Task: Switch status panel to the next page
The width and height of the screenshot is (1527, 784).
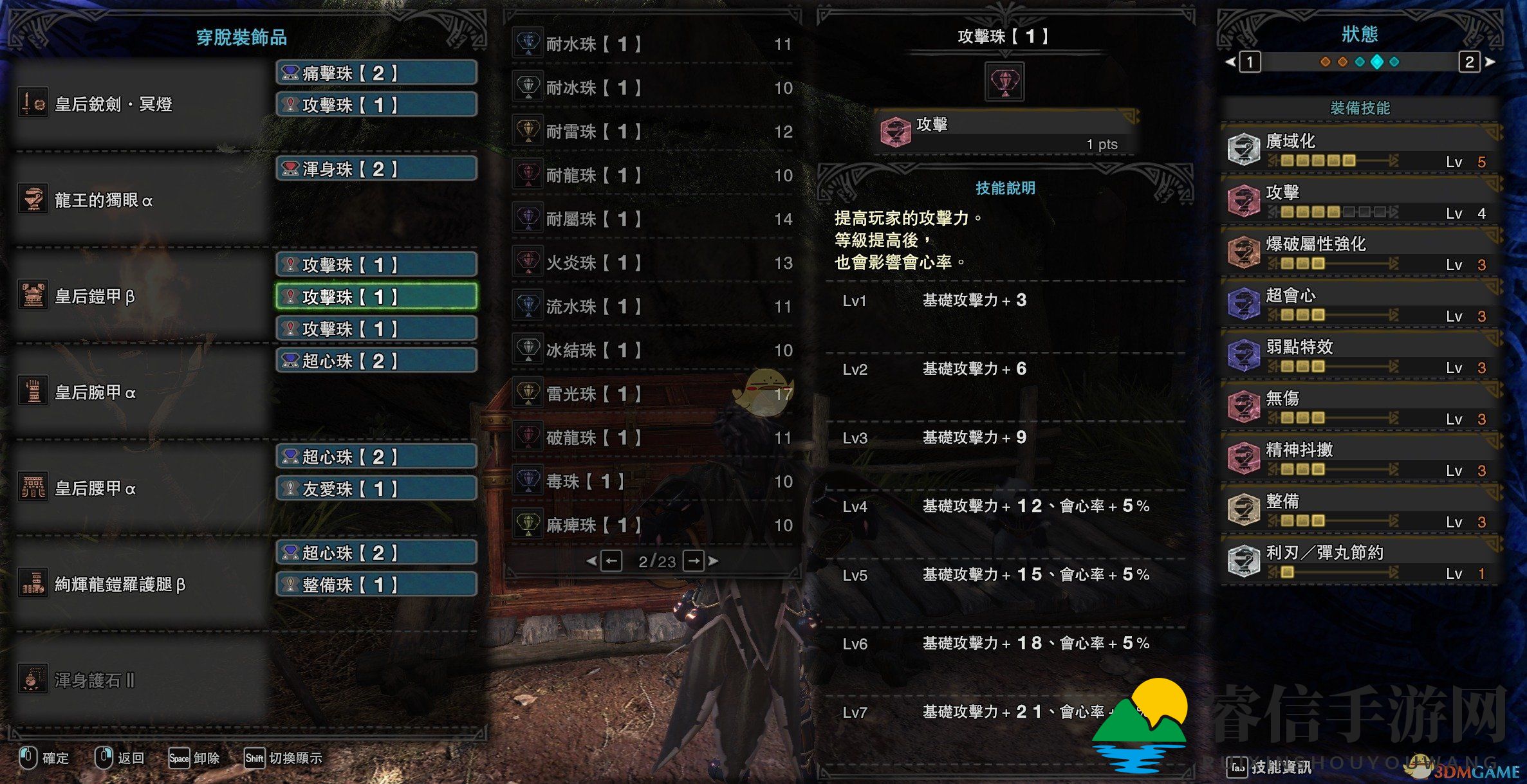Action: [x=1470, y=62]
